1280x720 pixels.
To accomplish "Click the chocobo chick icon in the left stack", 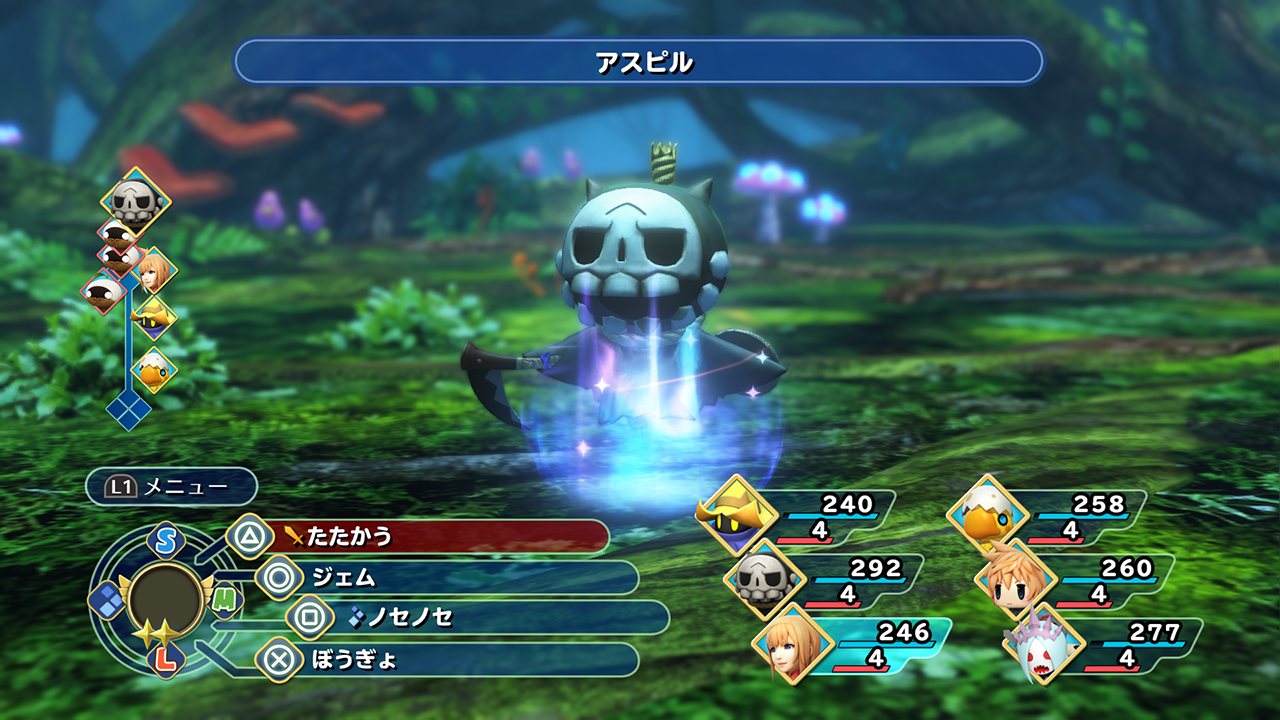I will [155, 370].
